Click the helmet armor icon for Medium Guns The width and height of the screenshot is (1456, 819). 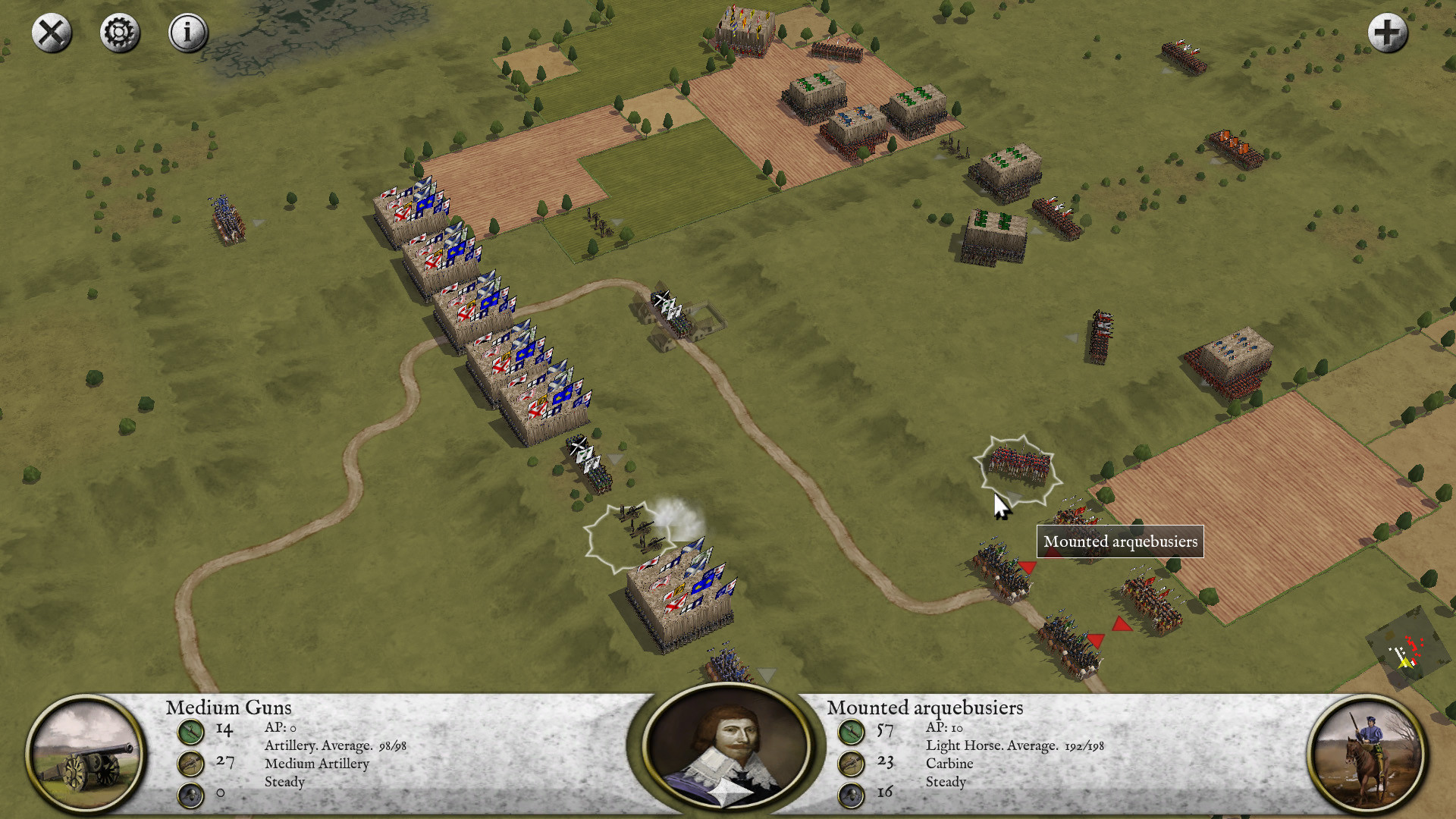(191, 794)
